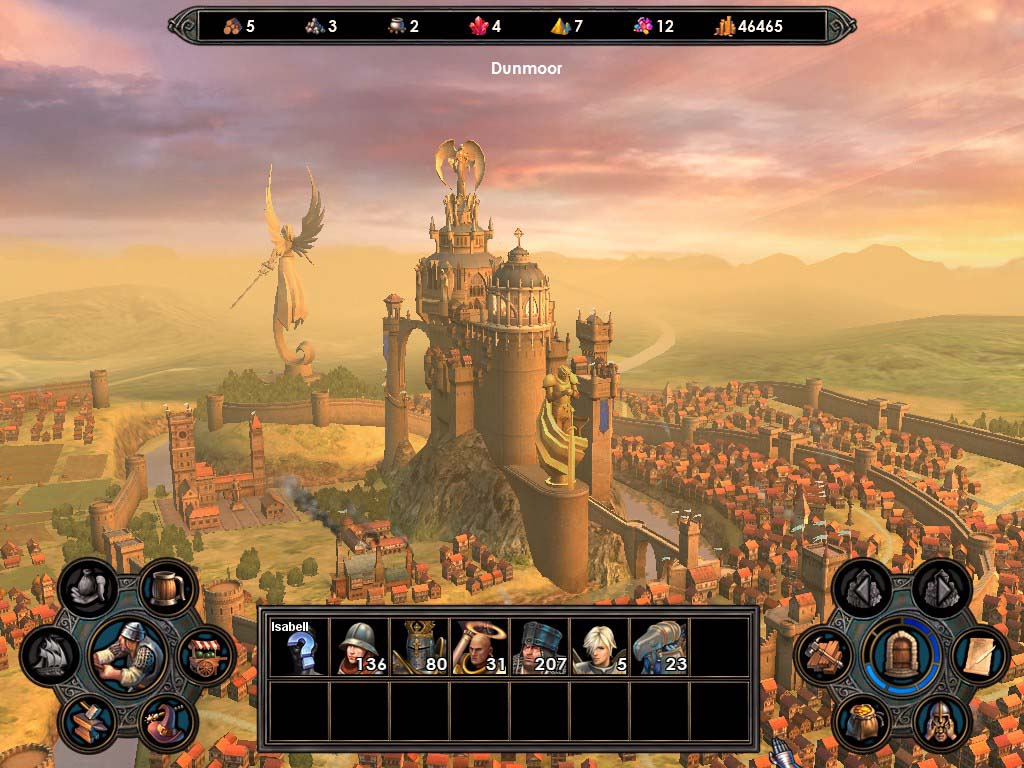Open the marketplace cart icon

pos(206,655)
